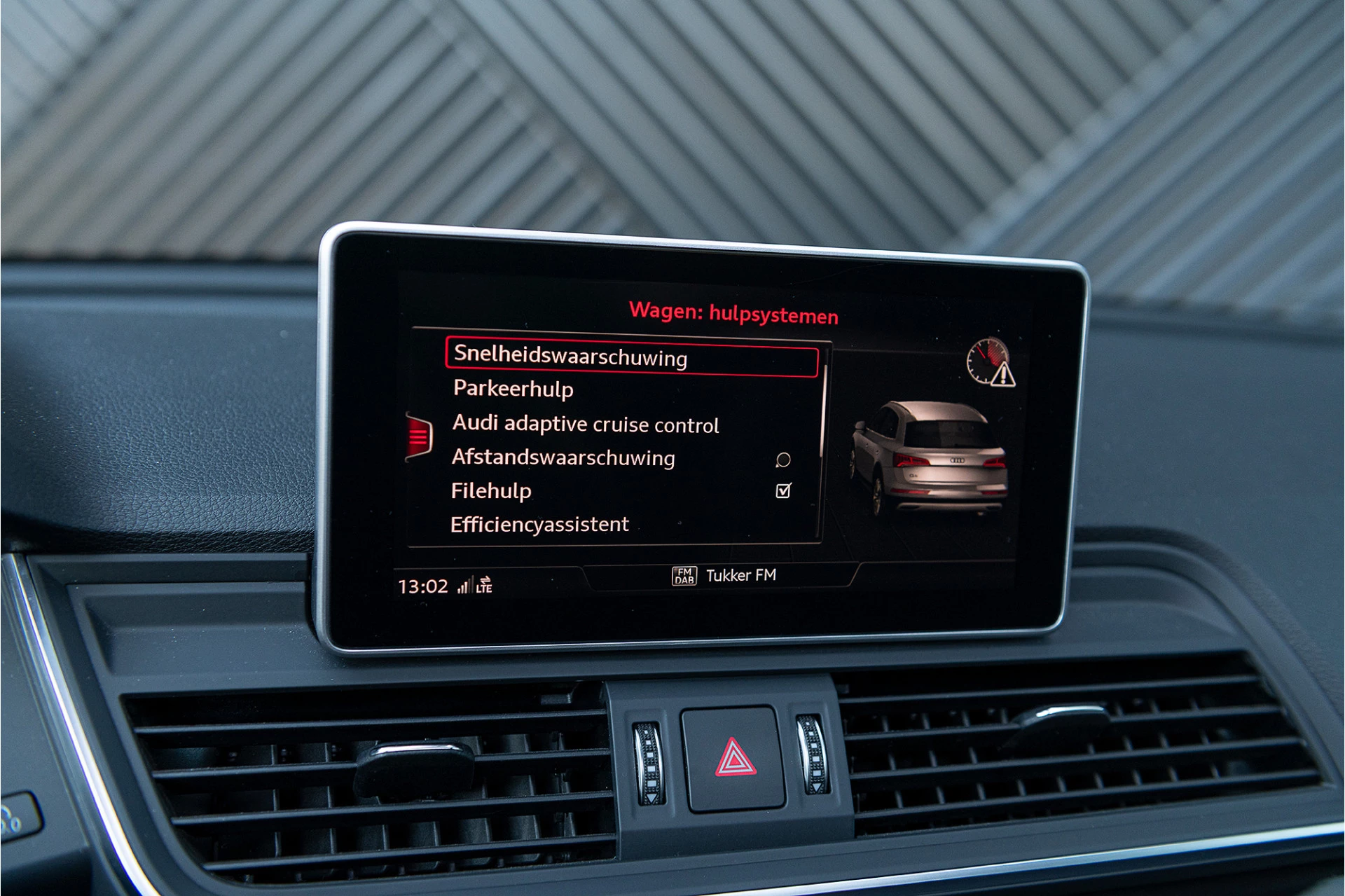Uncheck the Filehulp checkbox

pyautogui.click(x=782, y=490)
